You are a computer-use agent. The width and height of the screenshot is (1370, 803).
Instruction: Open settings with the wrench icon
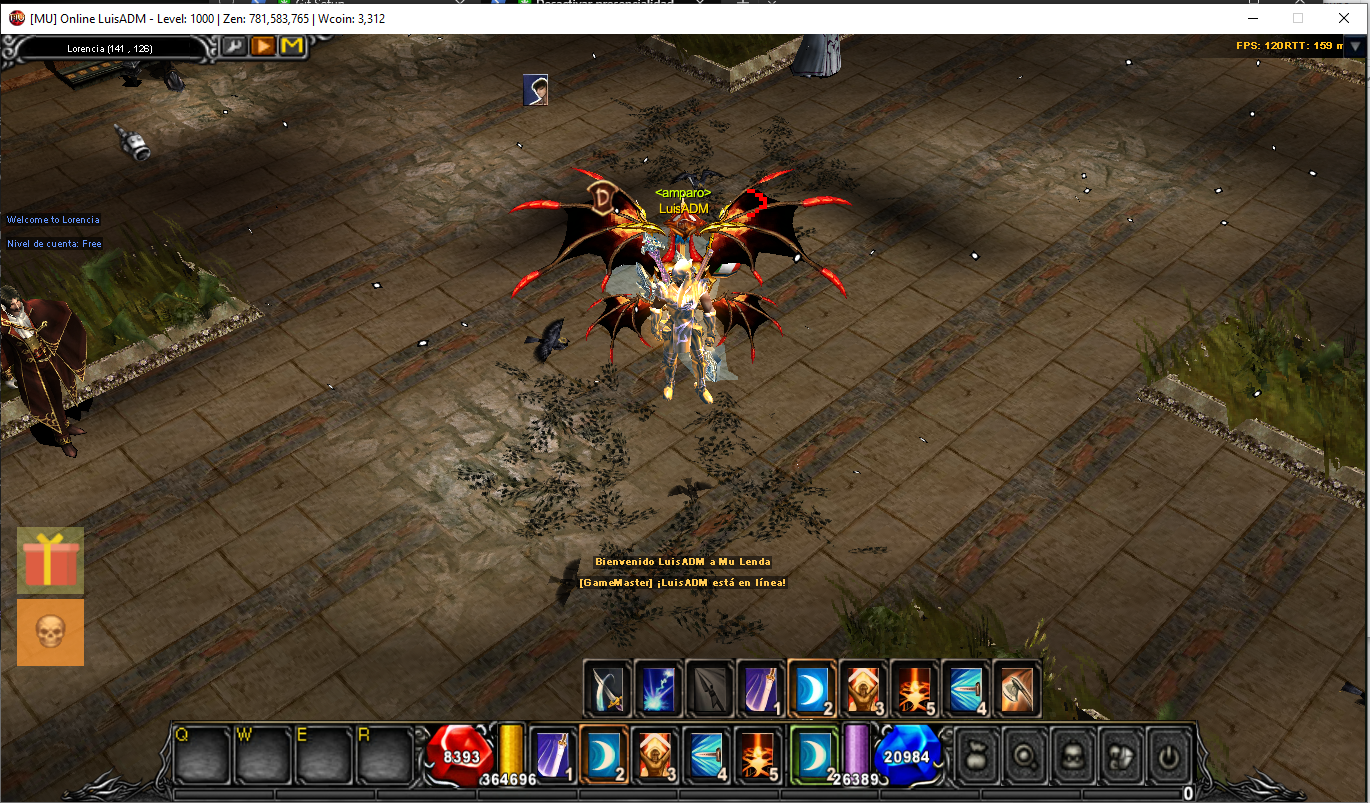tap(233, 46)
